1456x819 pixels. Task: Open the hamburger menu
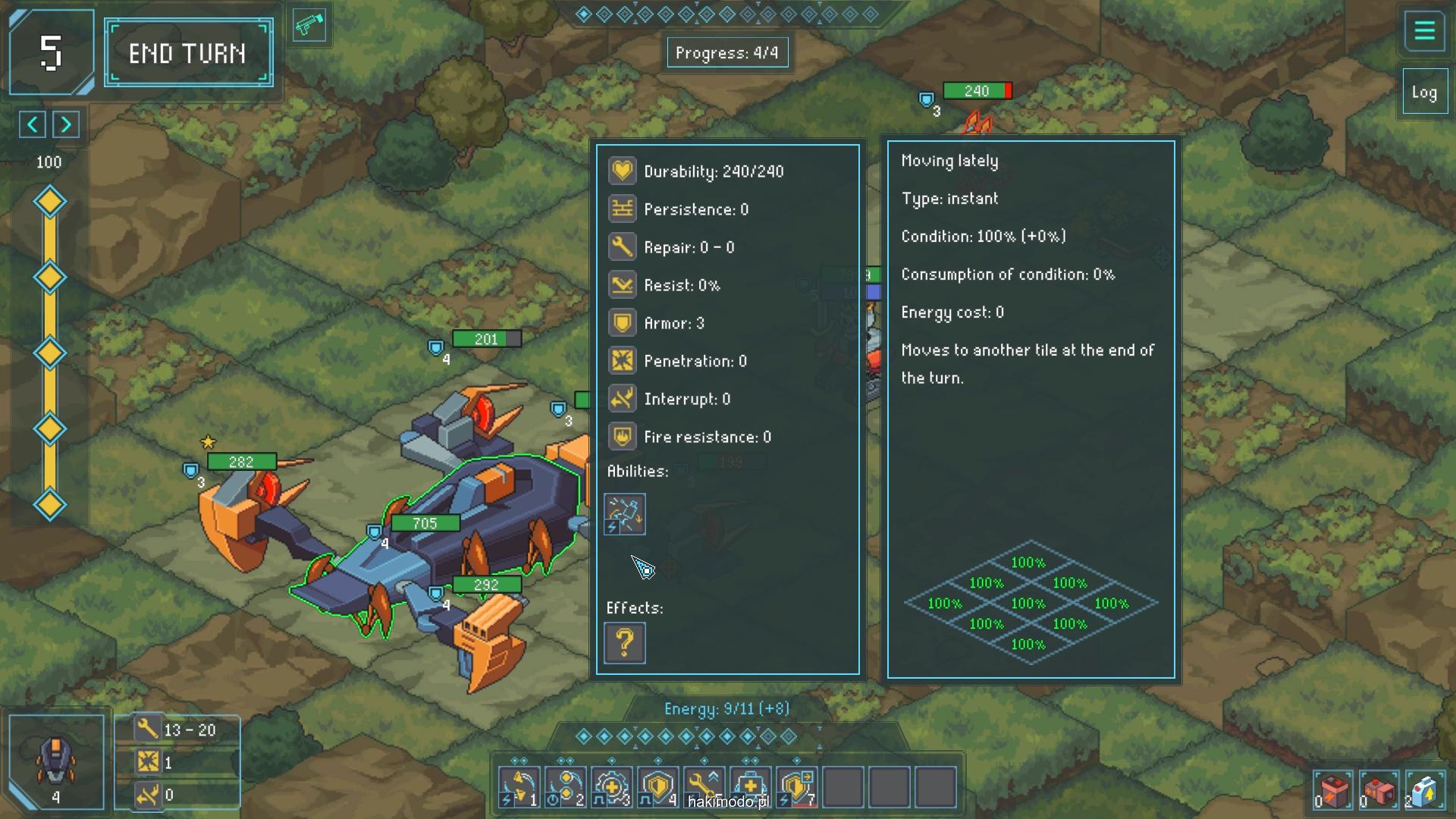pos(1424,31)
